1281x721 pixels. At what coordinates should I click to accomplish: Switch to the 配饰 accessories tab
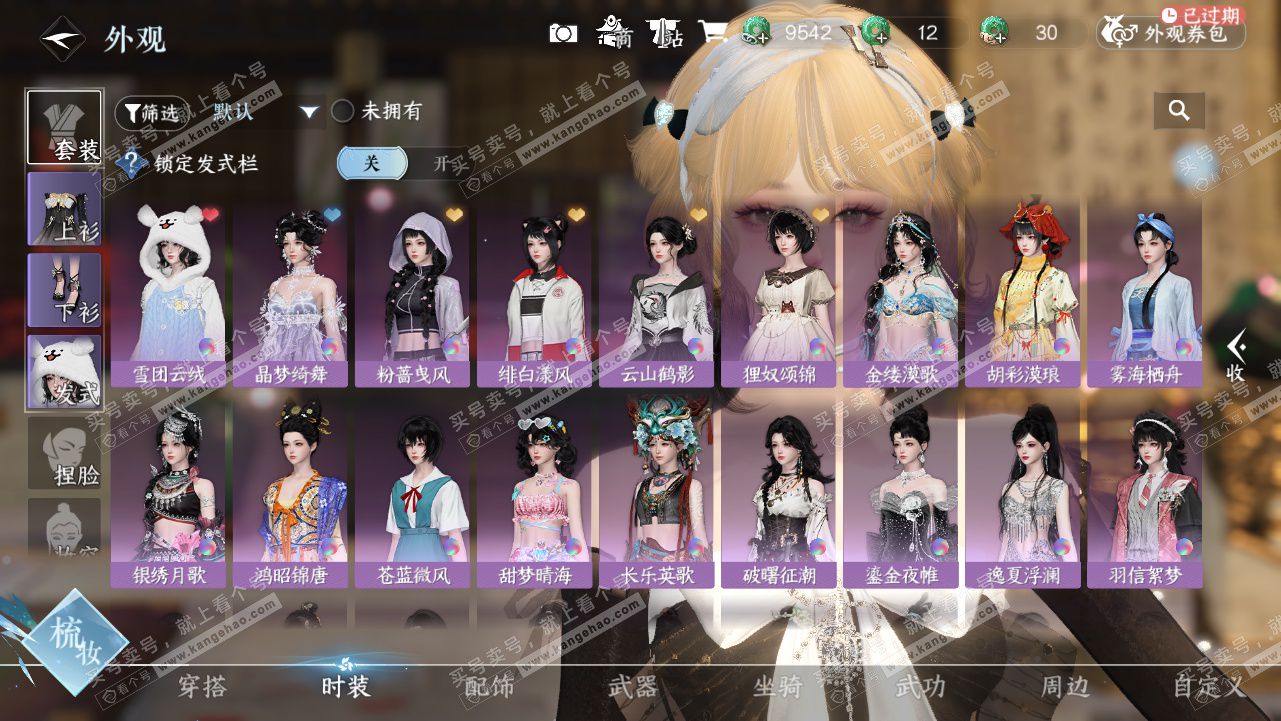[489, 687]
